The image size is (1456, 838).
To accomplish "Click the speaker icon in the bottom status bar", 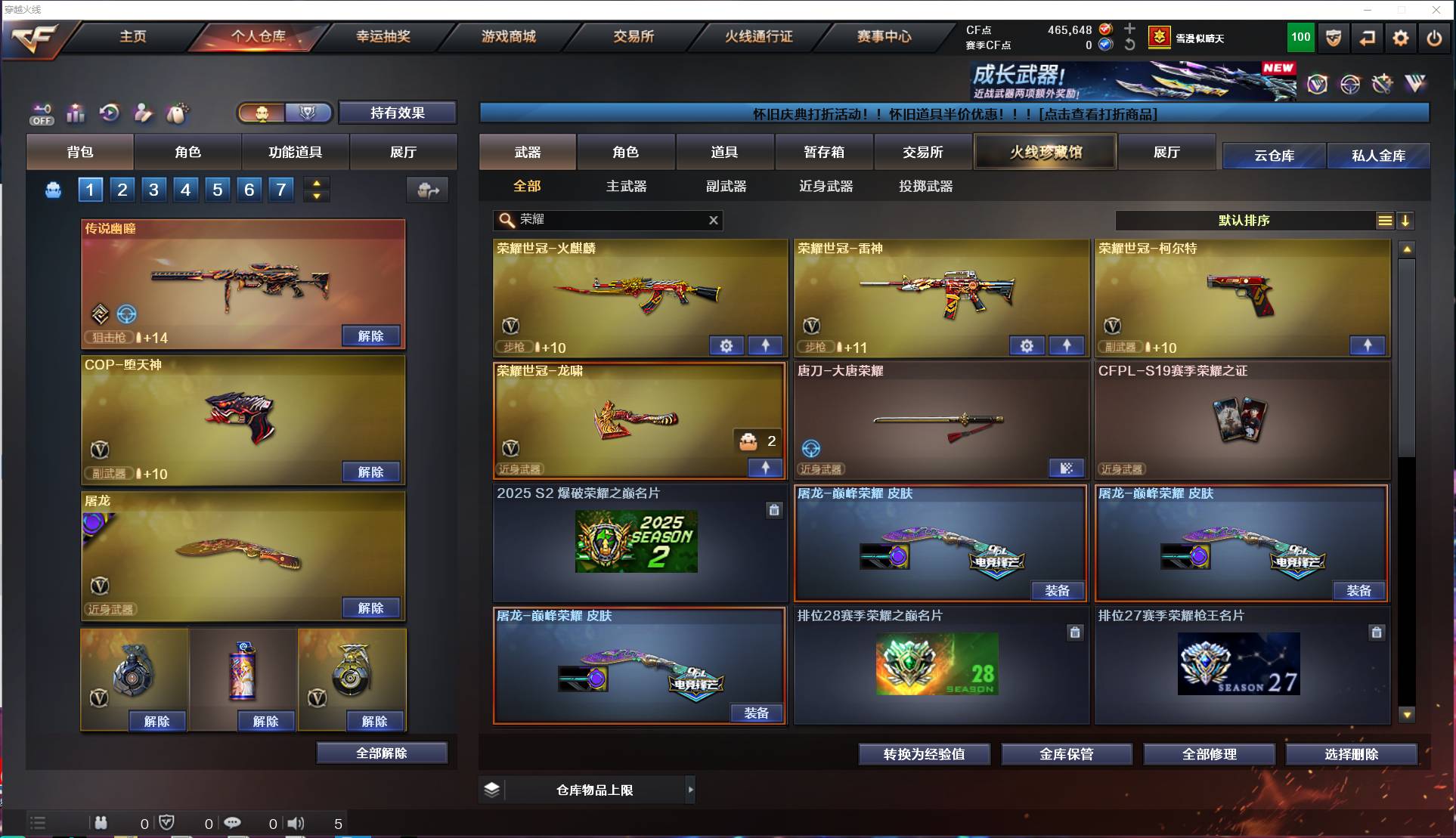I will [296, 823].
